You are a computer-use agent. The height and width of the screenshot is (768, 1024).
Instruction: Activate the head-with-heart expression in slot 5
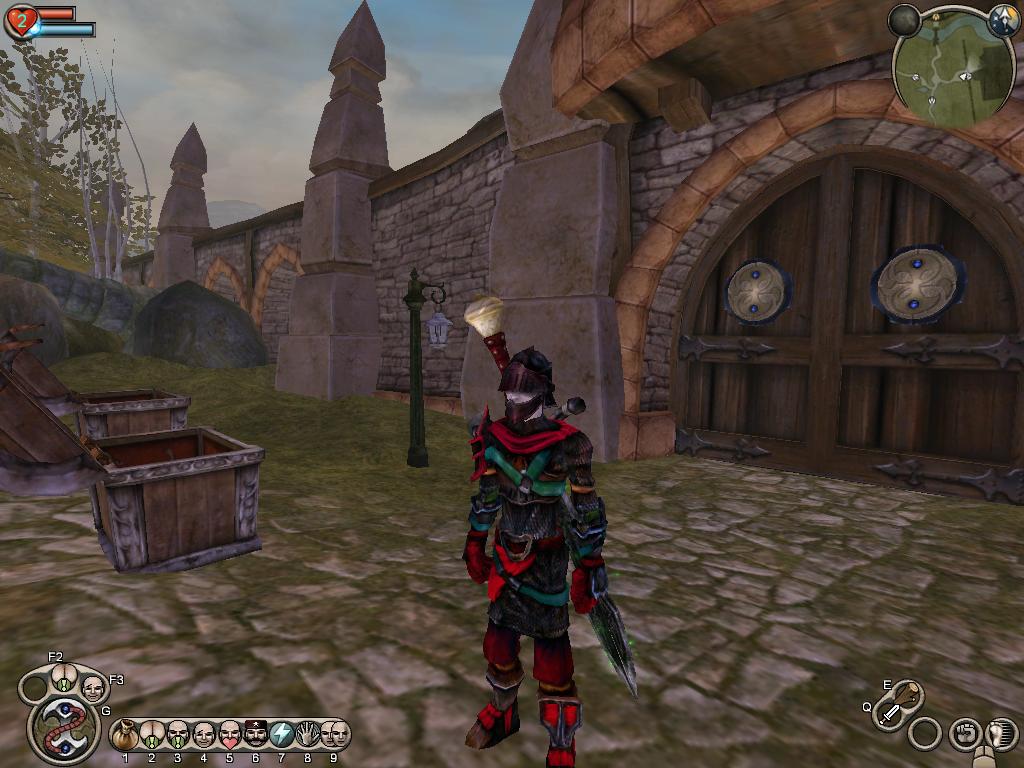coord(230,735)
